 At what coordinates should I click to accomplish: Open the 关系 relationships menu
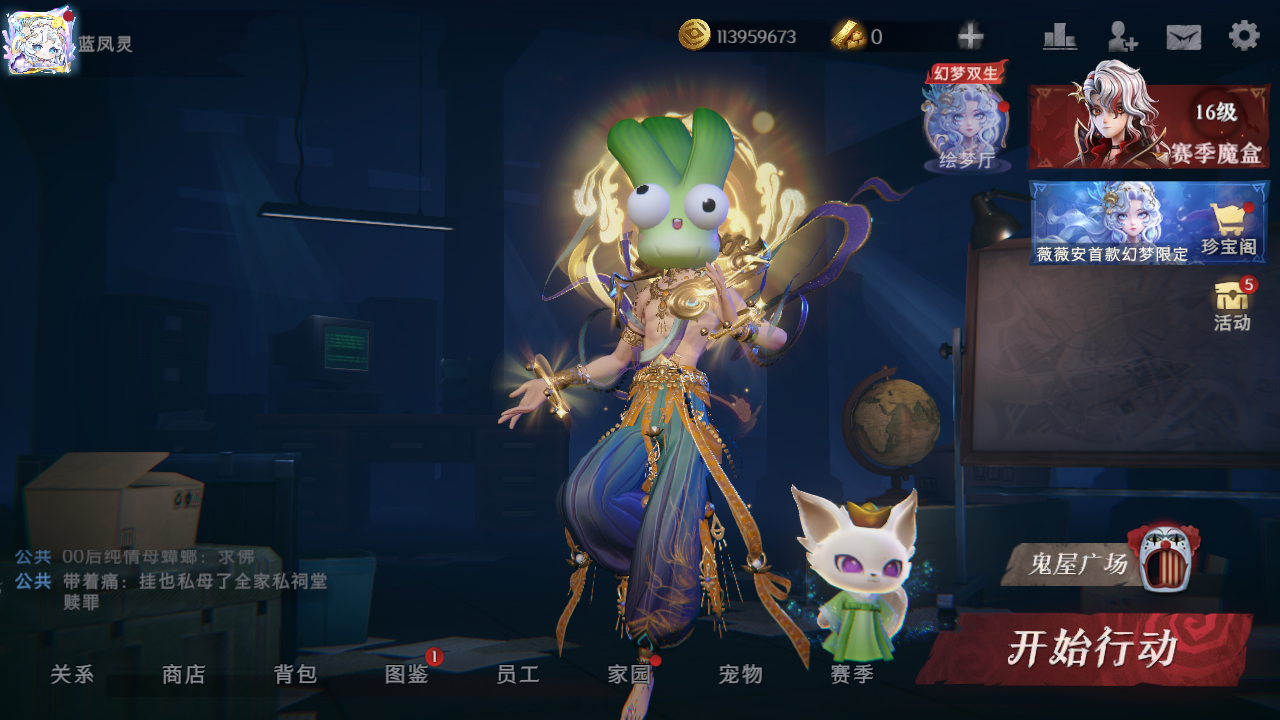72,675
